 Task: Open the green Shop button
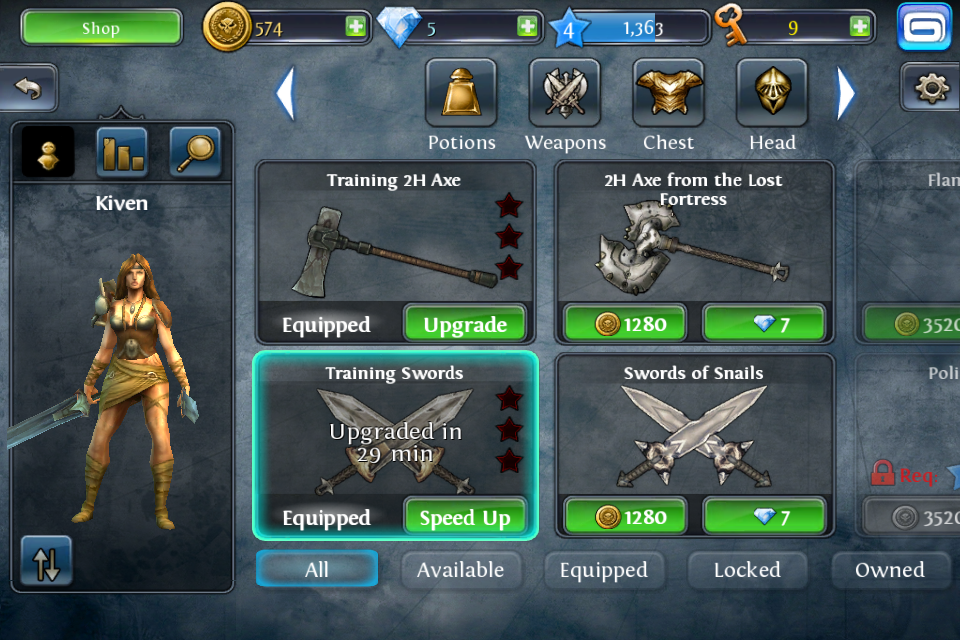(101, 28)
